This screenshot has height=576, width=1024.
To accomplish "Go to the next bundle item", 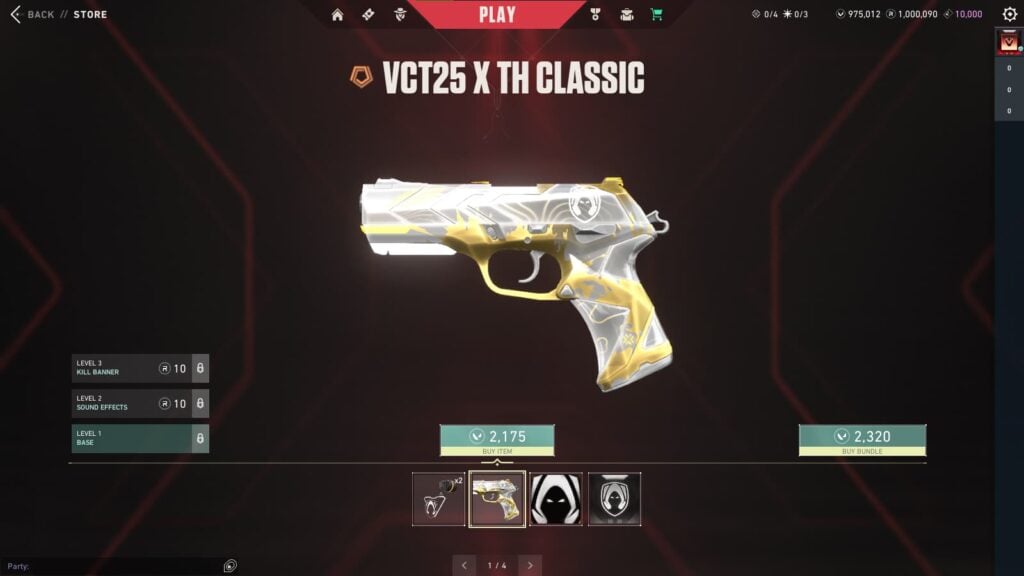I will tap(530, 565).
